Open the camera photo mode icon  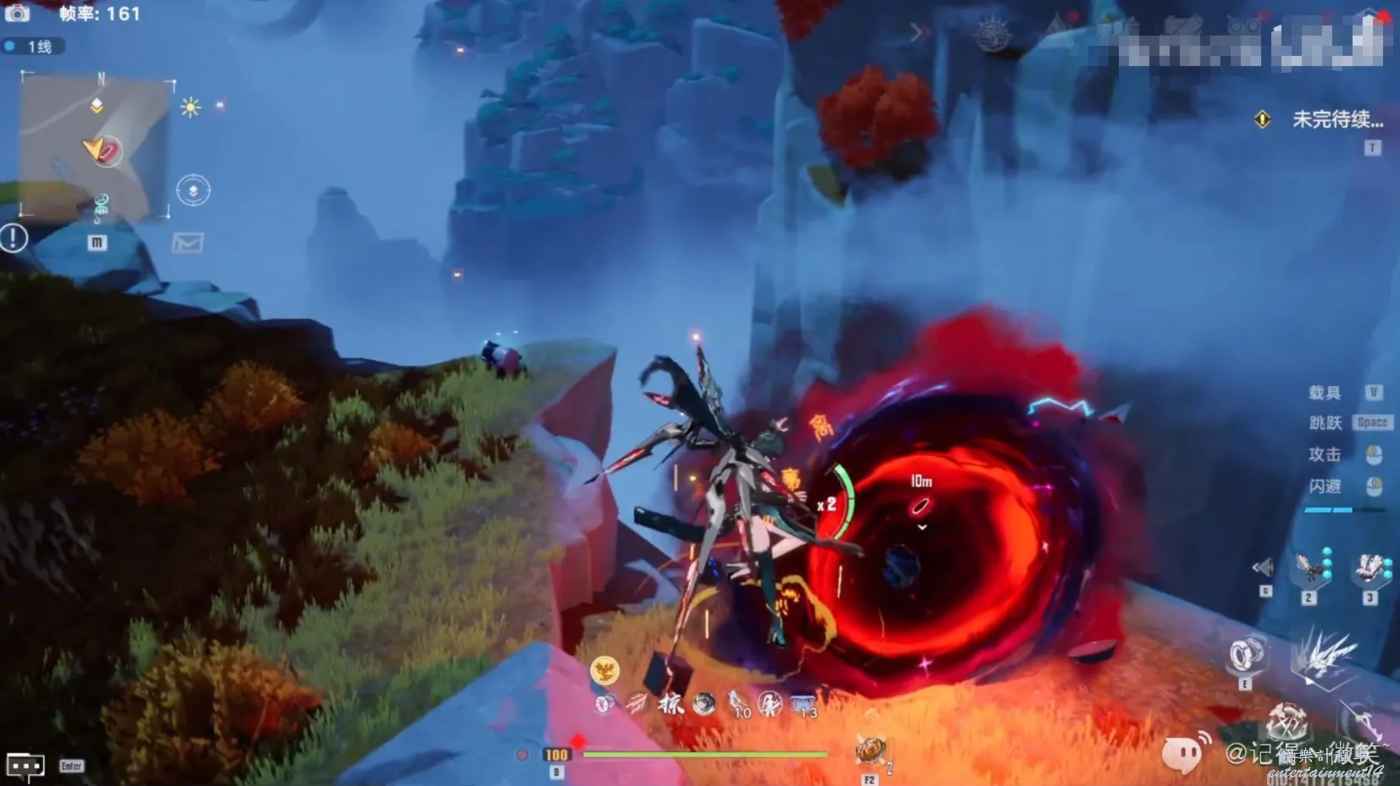tap(17, 13)
